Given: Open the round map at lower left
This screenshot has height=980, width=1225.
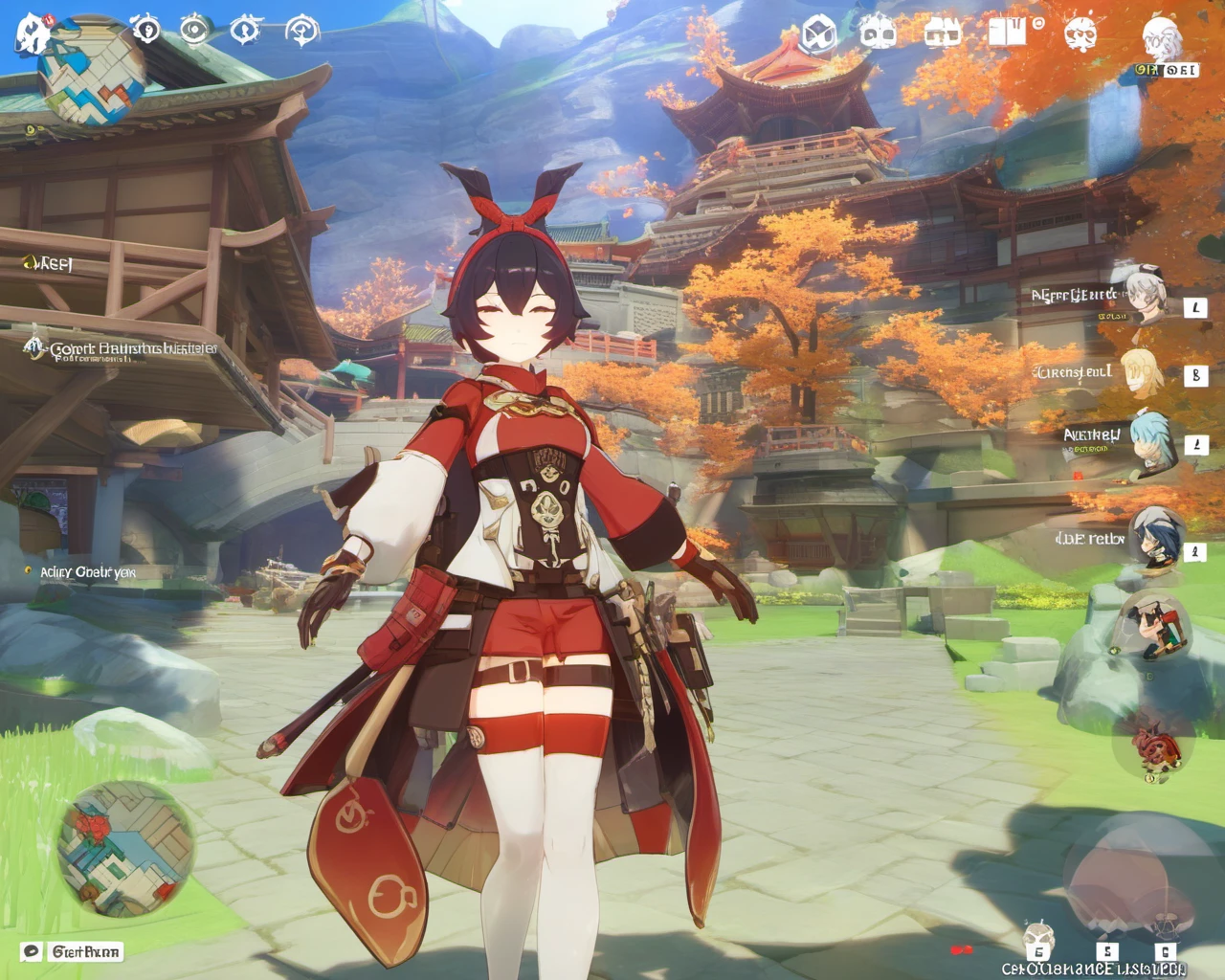Looking at the screenshot, I should pyautogui.click(x=124, y=849).
